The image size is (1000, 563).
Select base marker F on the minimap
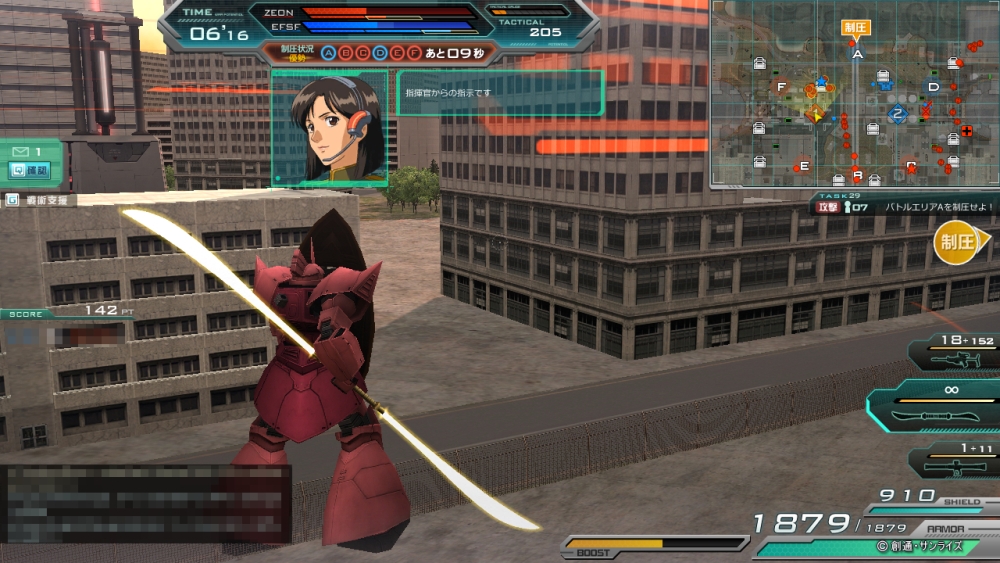781,87
